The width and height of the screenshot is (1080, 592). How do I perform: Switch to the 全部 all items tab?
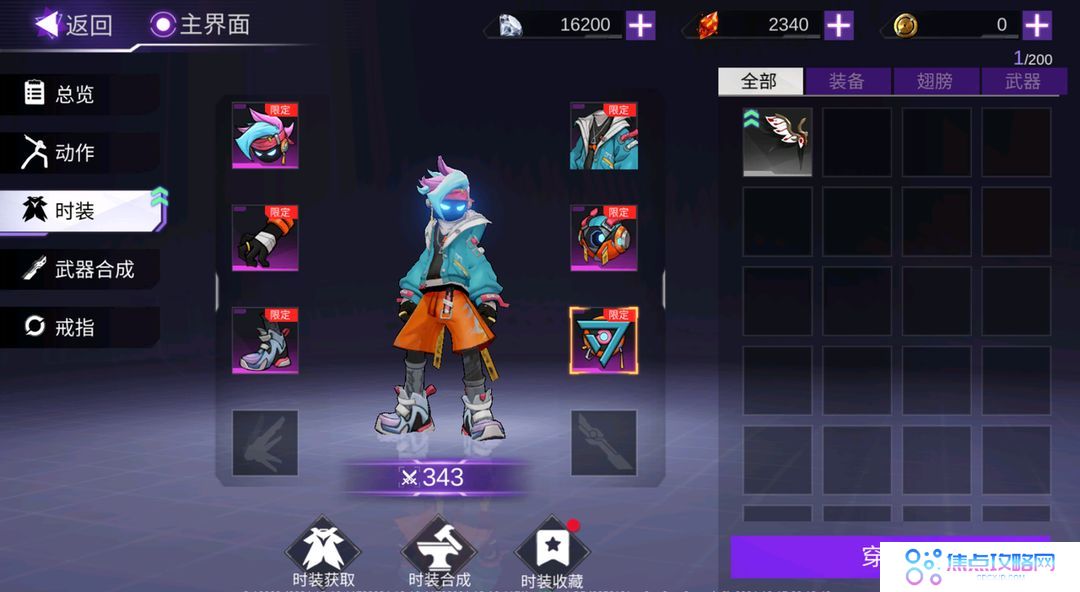pos(760,82)
